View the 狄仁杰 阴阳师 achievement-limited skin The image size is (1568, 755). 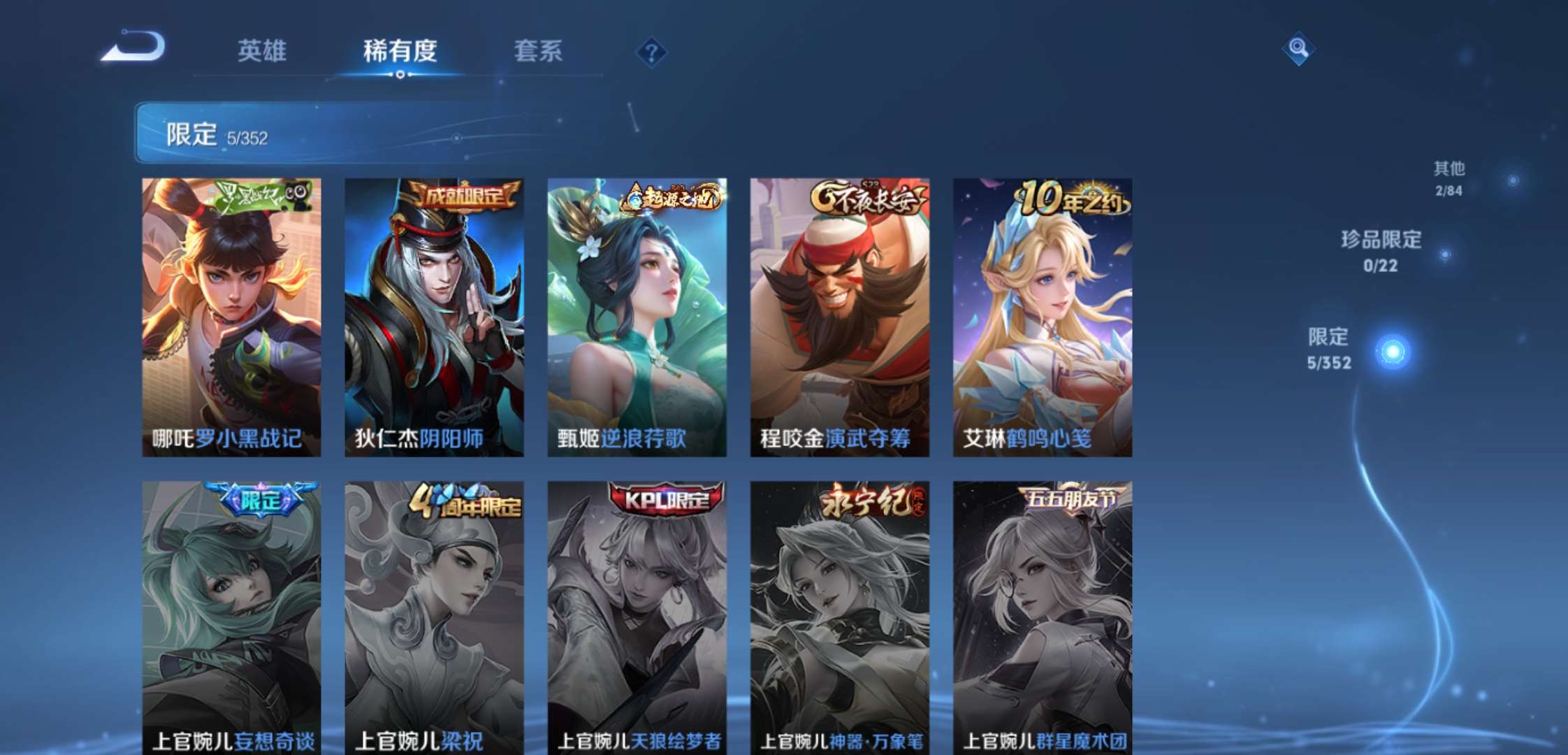point(433,315)
